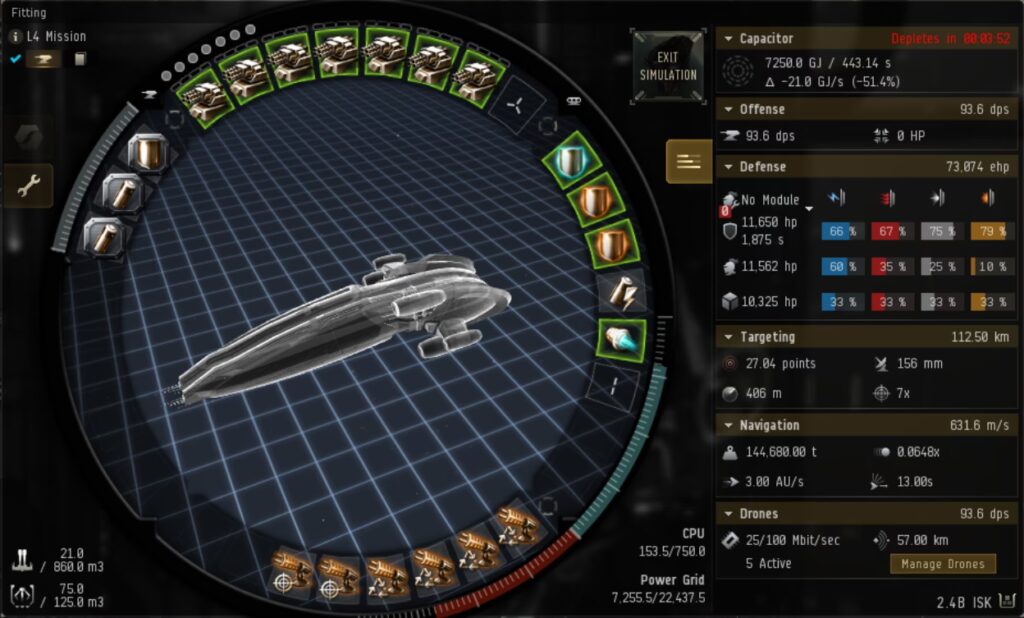
Task: Show info for the L4 Mission fit
Action: (x=16, y=36)
